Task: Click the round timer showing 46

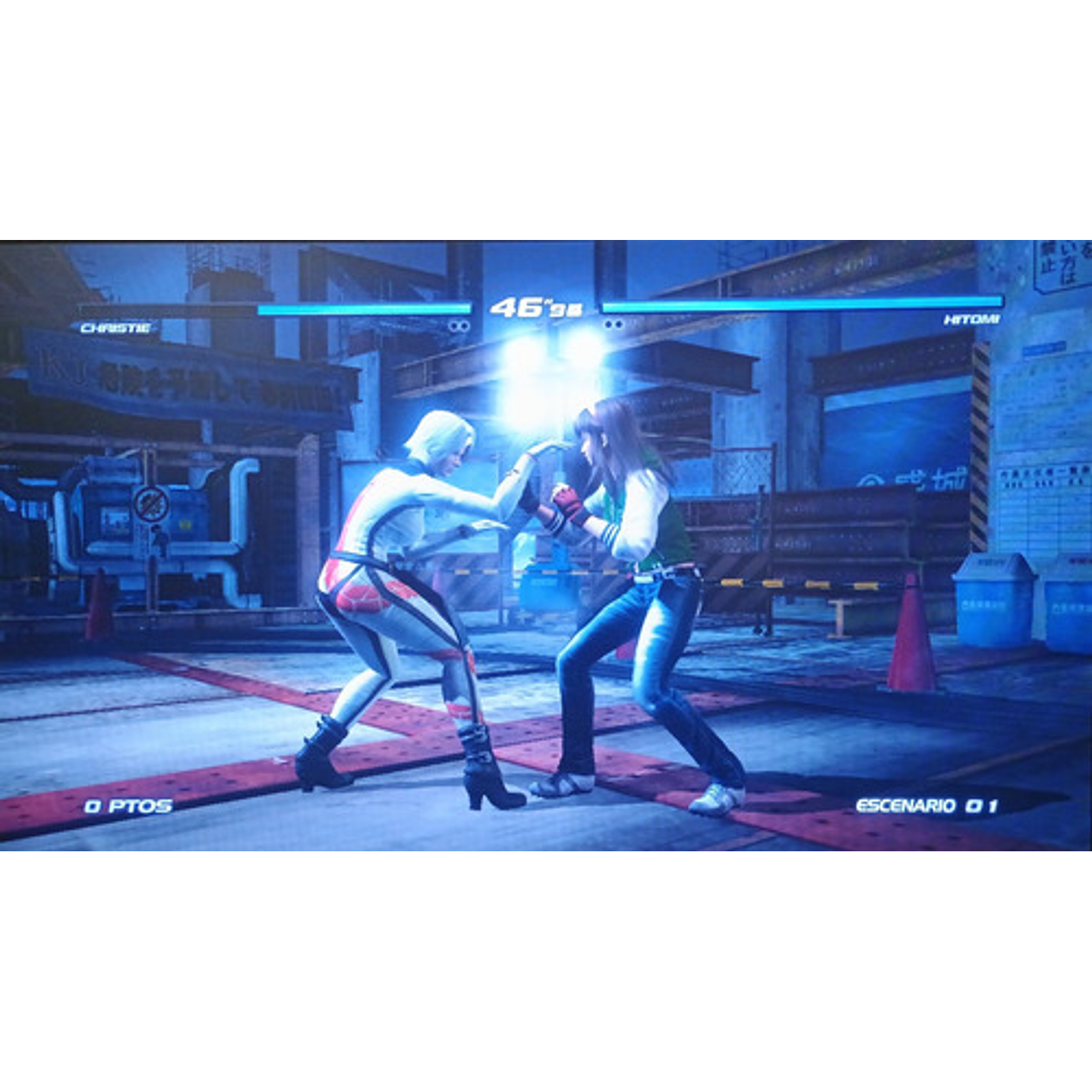Action: click(536, 306)
